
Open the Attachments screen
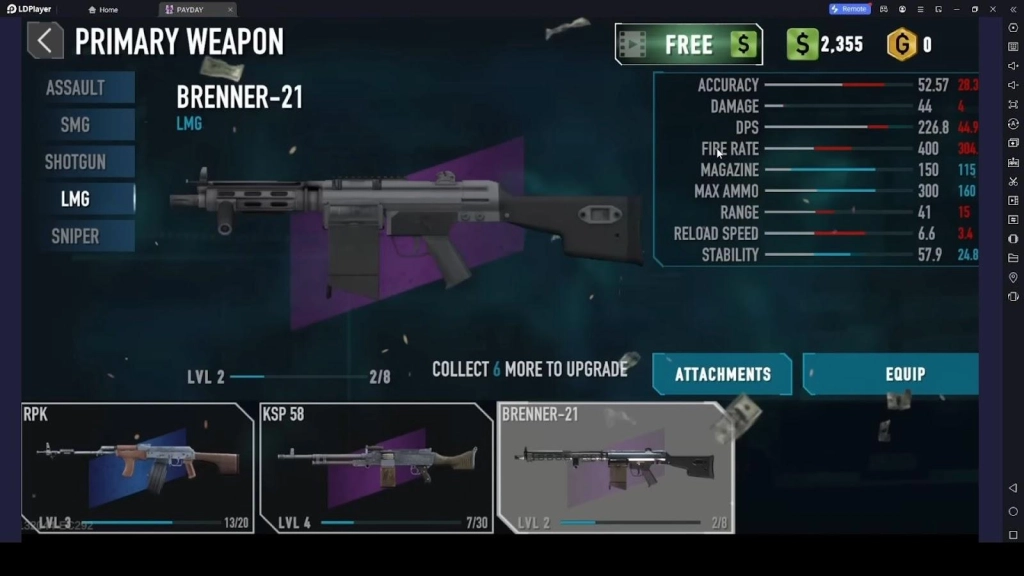click(722, 374)
